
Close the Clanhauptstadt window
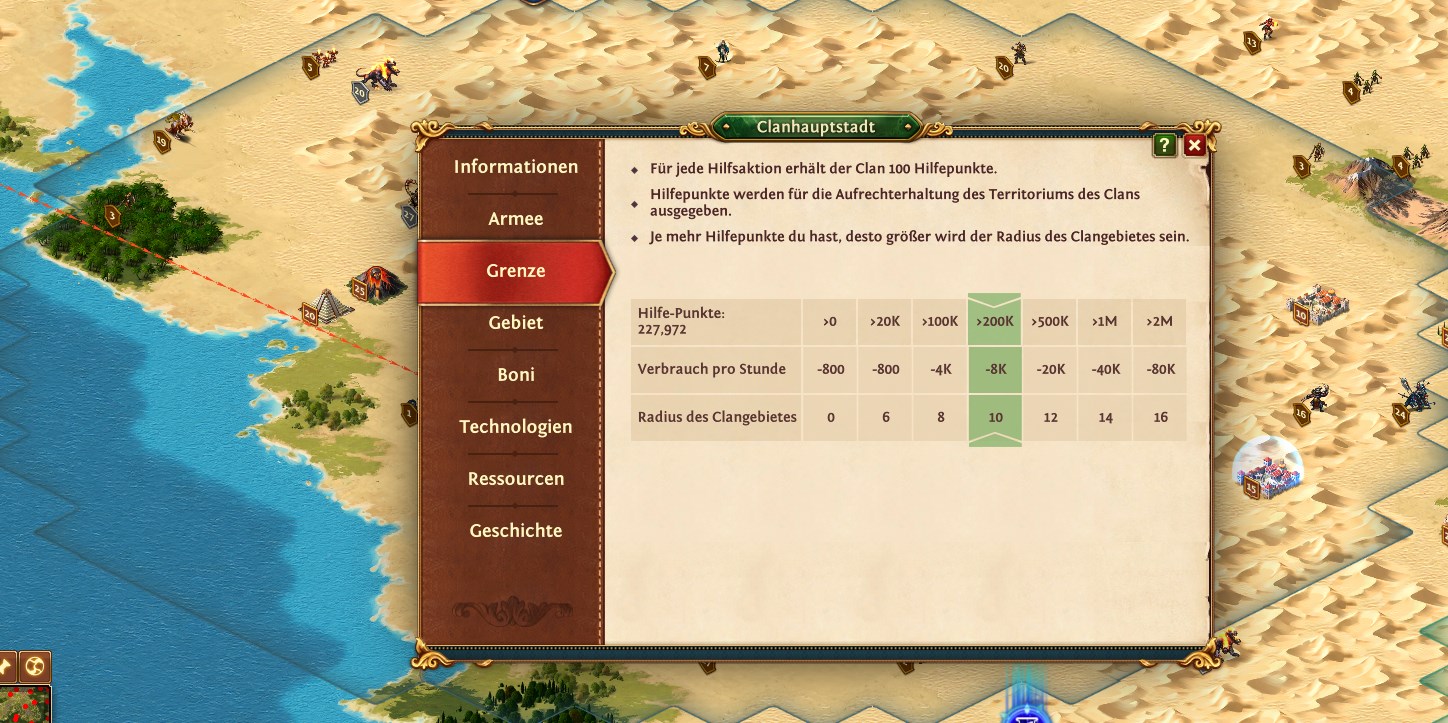(x=1194, y=146)
